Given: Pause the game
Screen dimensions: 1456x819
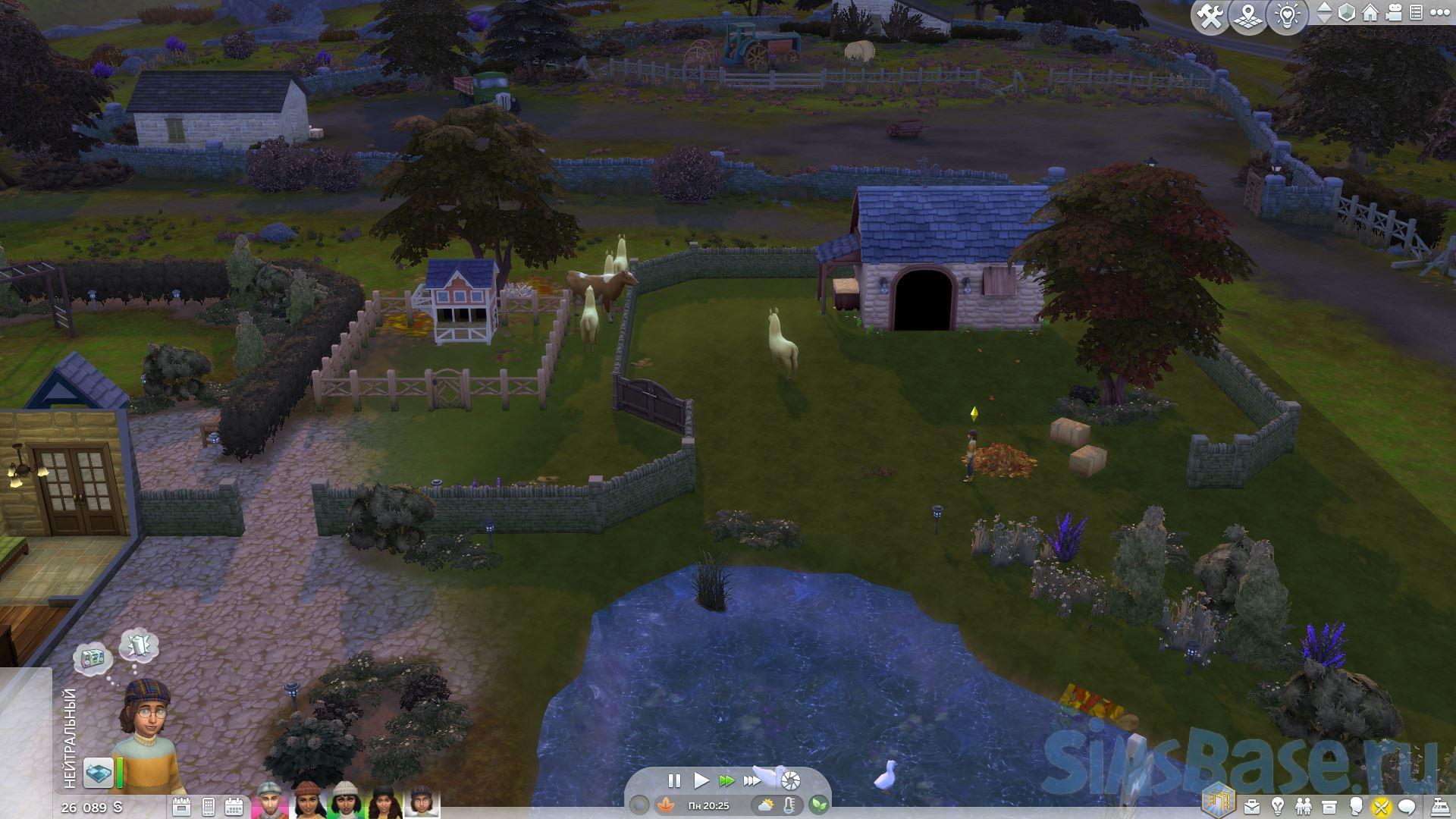Looking at the screenshot, I should point(673,780).
